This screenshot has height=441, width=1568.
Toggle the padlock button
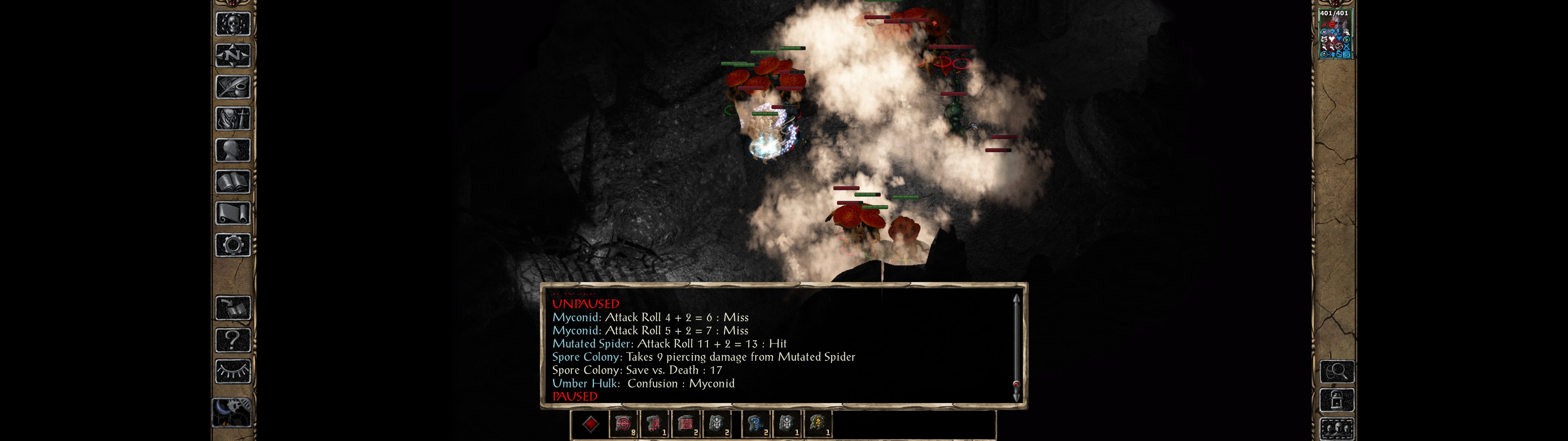coord(1336,400)
